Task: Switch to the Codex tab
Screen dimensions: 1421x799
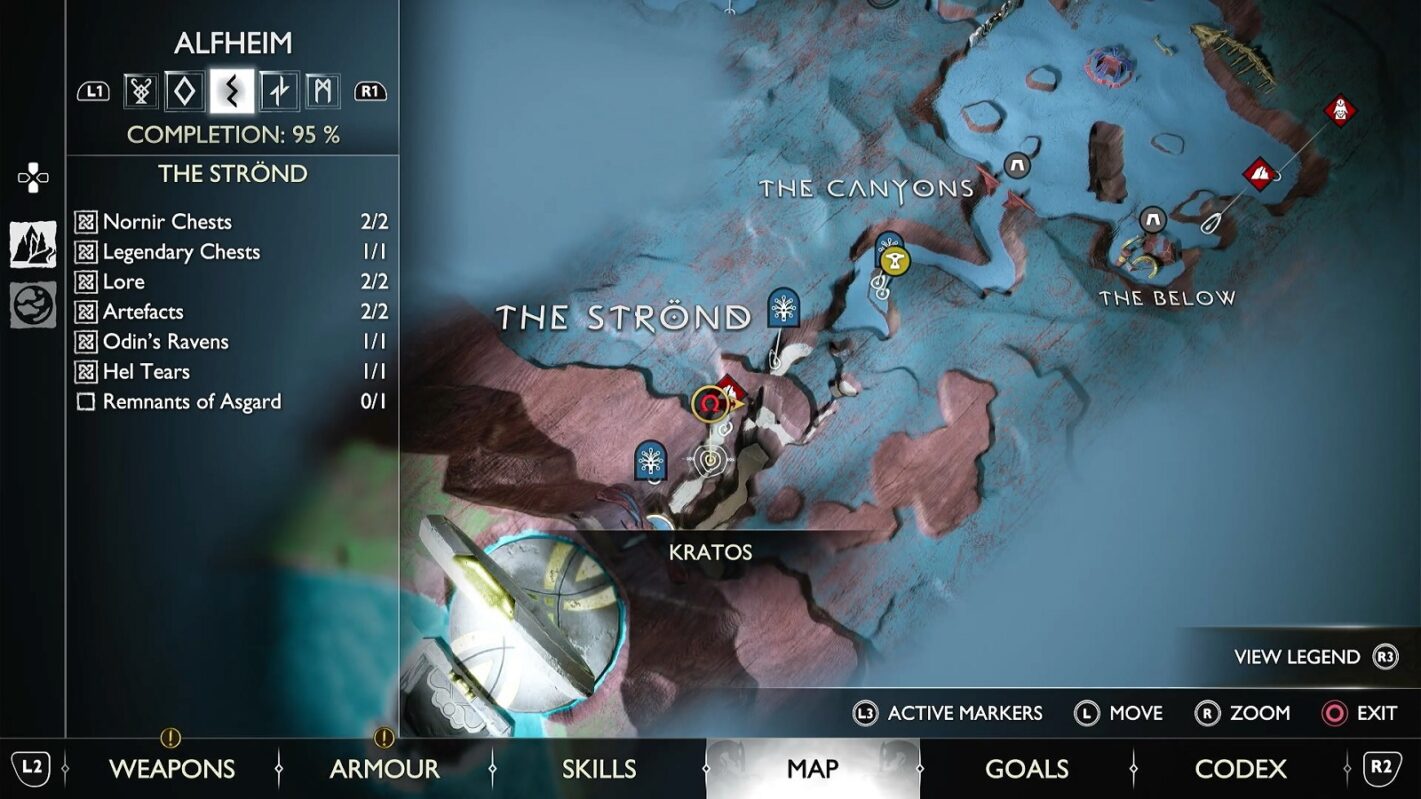Action: coord(1240,768)
